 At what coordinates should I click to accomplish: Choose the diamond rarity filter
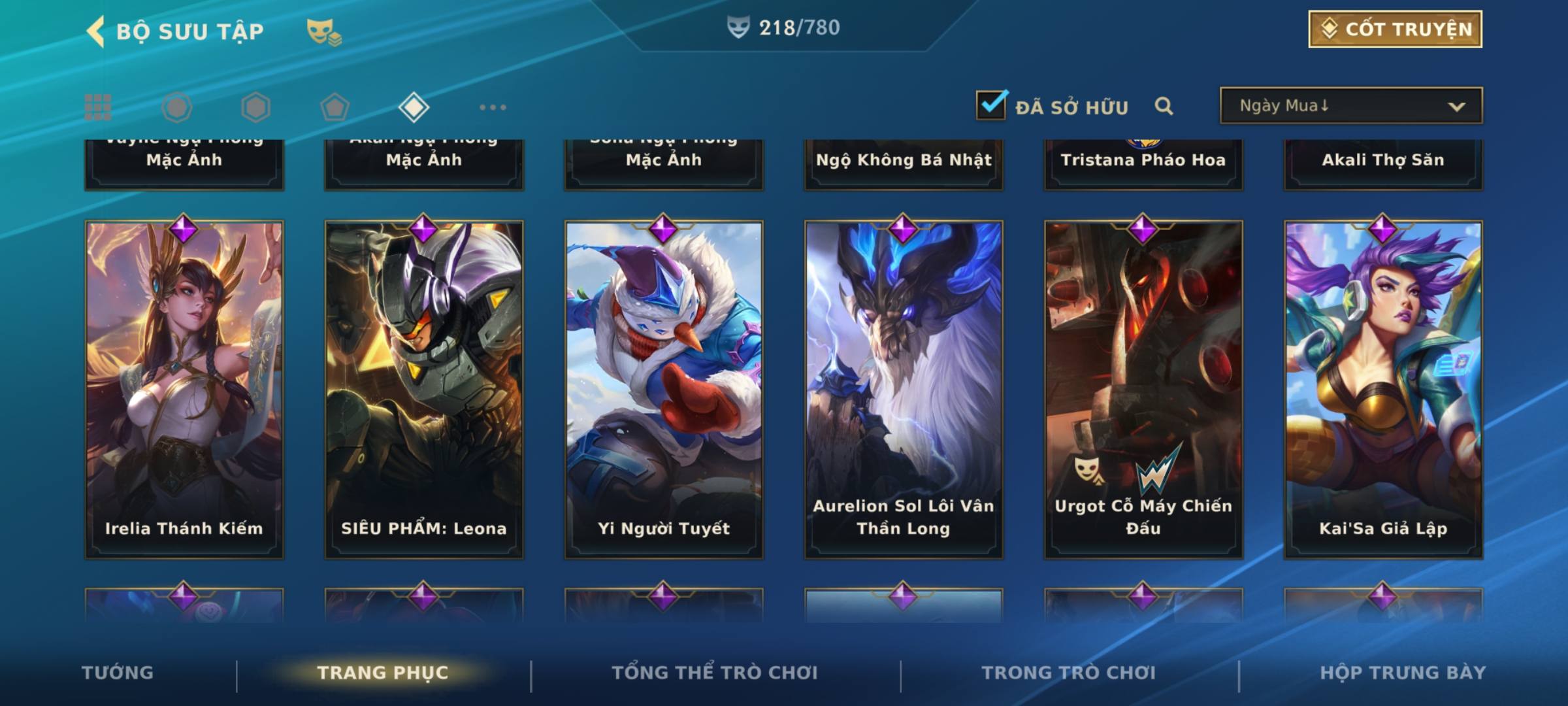tap(414, 107)
